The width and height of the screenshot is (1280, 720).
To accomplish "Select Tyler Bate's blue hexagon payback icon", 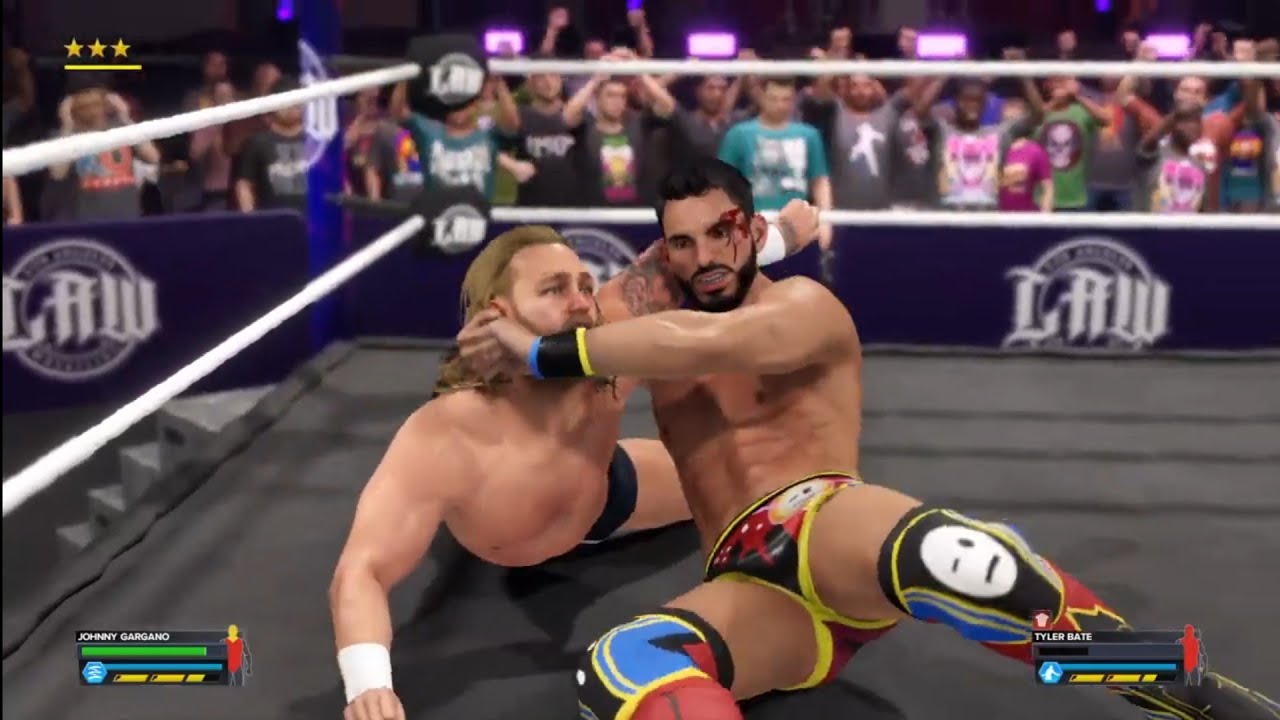I will click(1049, 673).
